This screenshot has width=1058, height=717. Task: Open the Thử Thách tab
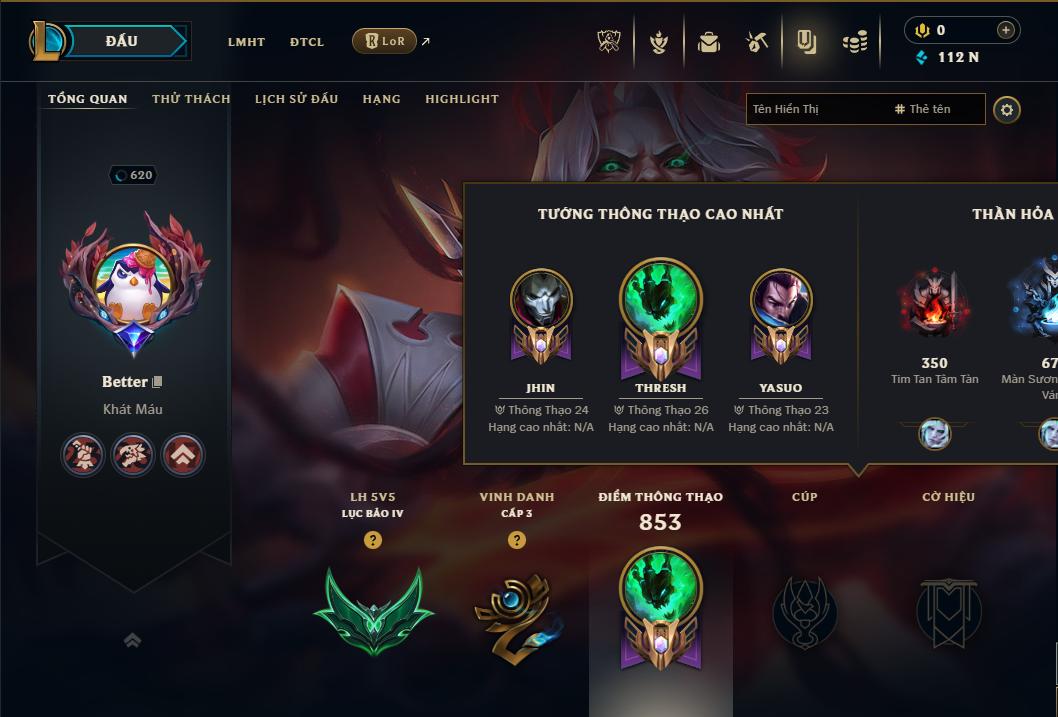(191, 99)
